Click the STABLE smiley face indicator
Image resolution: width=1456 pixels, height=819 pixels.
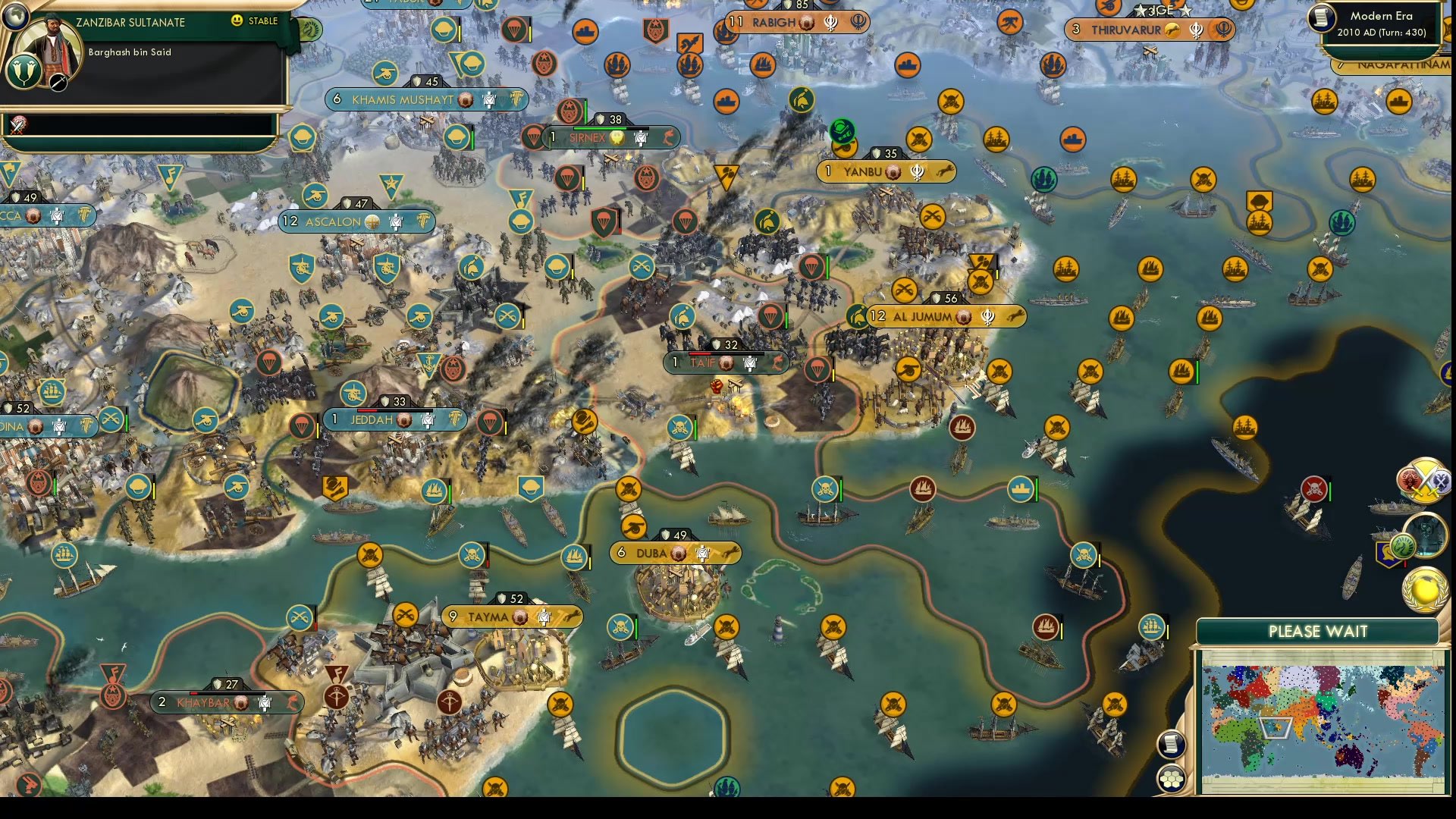click(x=237, y=20)
